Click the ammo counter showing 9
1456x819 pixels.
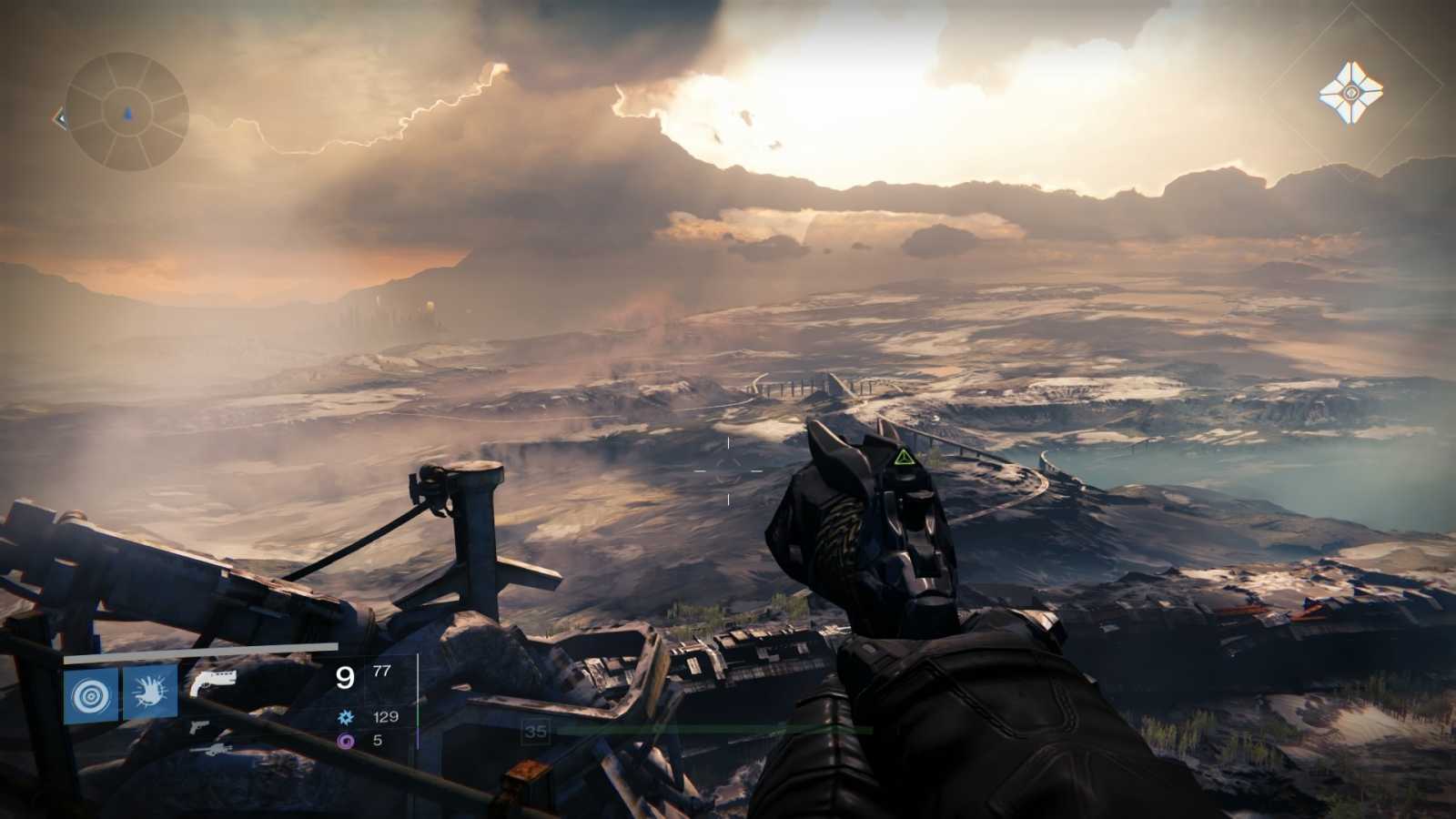pos(344,679)
